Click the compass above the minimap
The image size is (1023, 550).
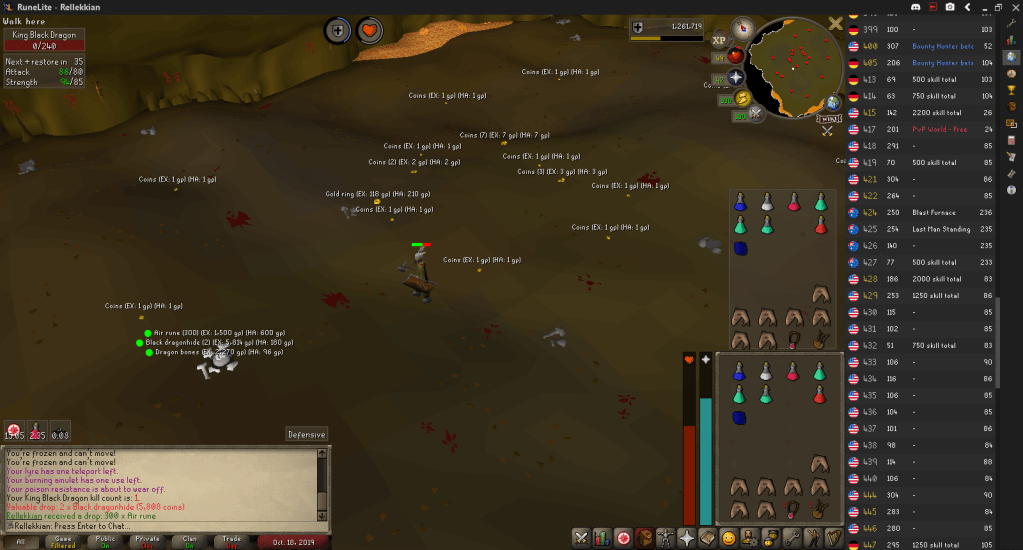[743, 27]
